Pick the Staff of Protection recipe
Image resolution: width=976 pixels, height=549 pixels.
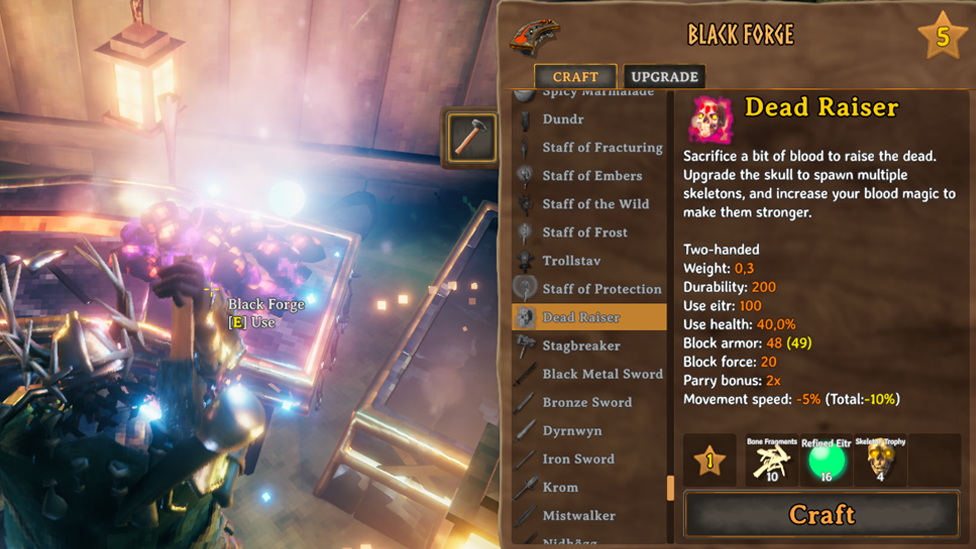[602, 289]
